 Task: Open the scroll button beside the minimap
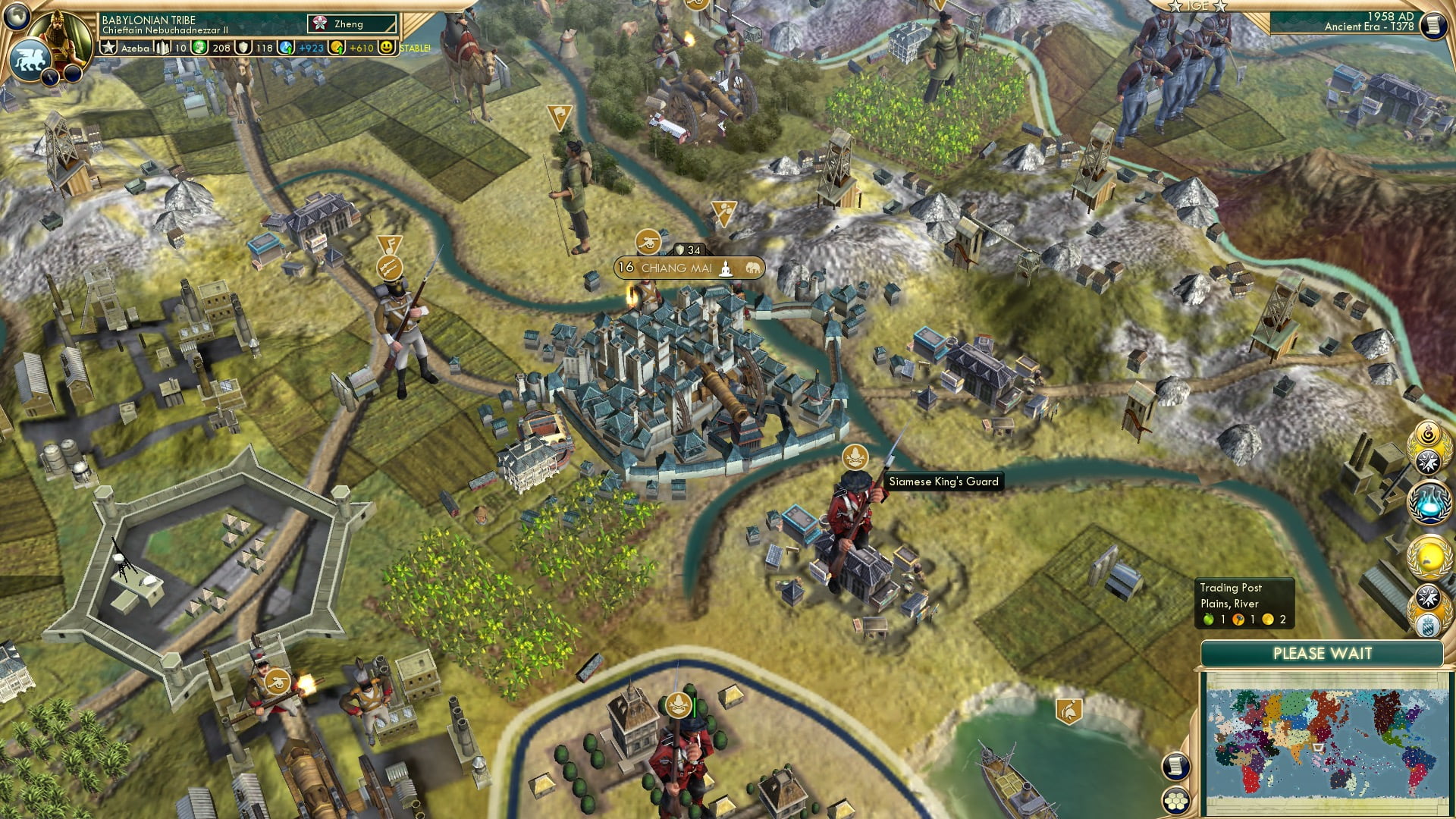[x=1175, y=766]
